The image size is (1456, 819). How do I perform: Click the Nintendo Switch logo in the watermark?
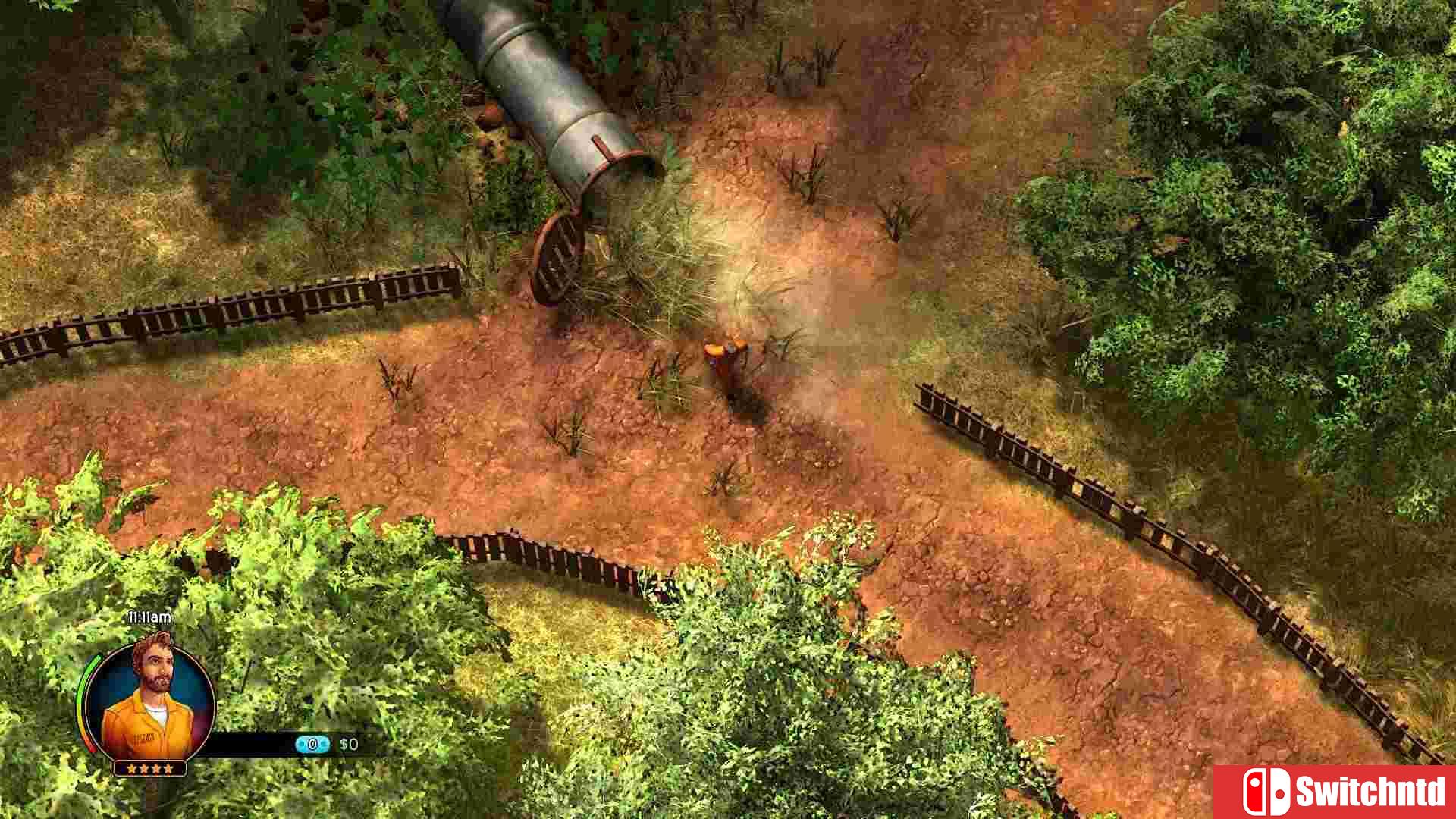[1266, 791]
